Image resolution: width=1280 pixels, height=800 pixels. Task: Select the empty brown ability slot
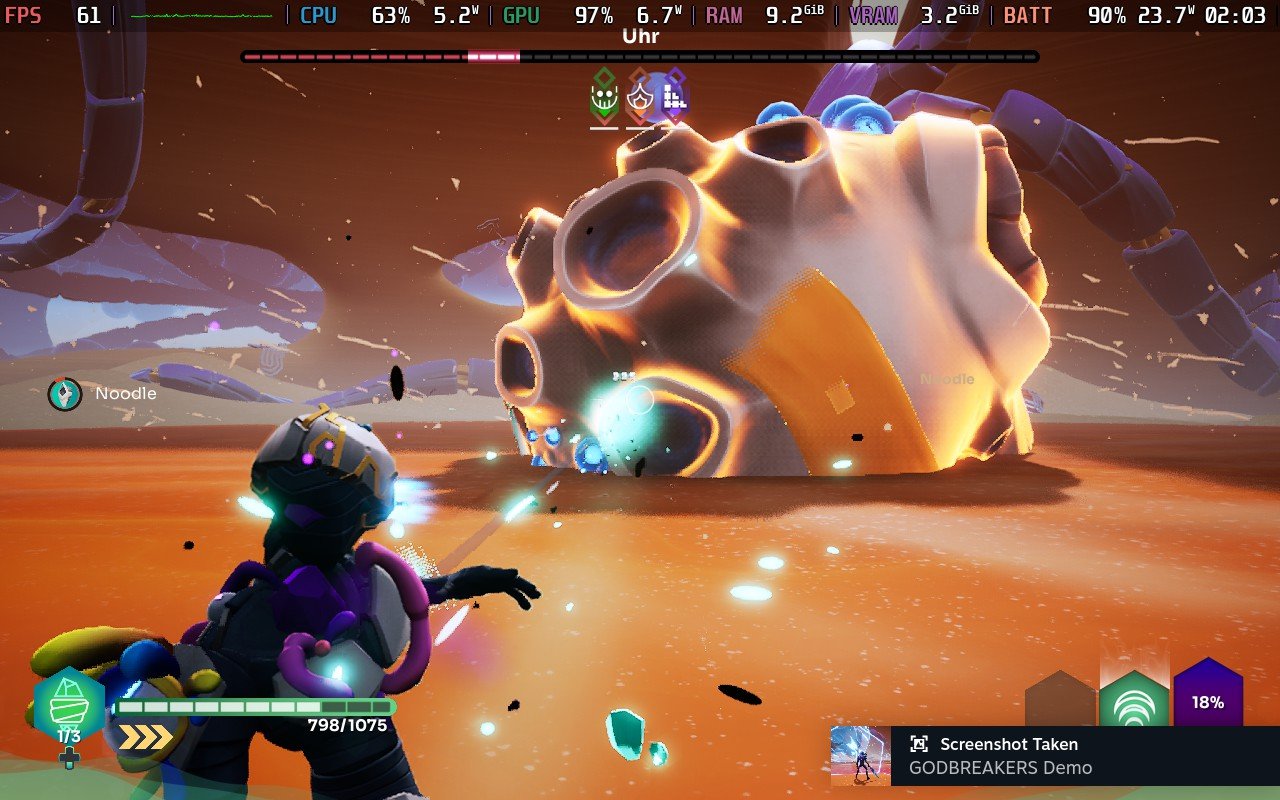(1060, 702)
